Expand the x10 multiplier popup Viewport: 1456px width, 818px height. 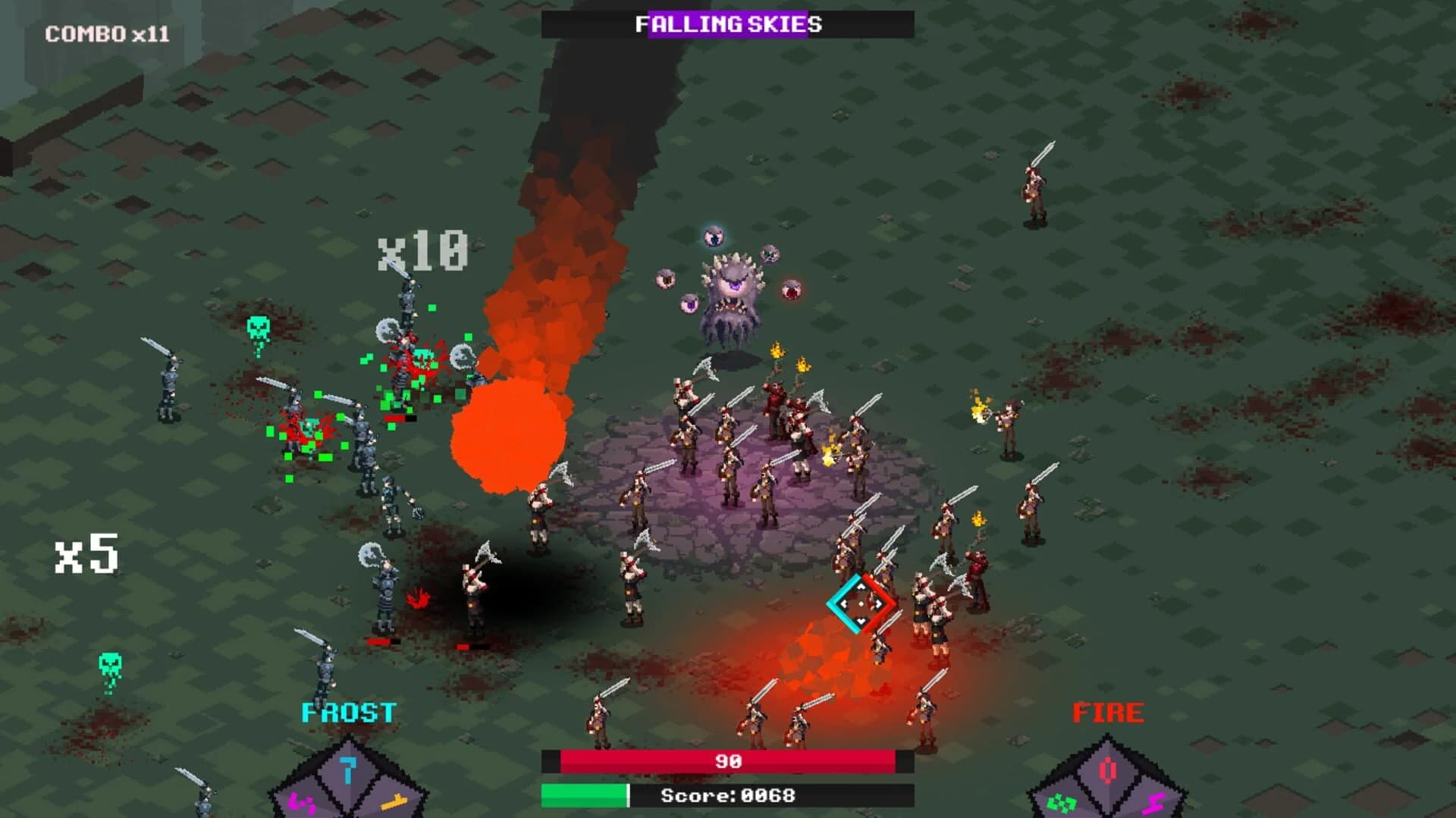(422, 249)
